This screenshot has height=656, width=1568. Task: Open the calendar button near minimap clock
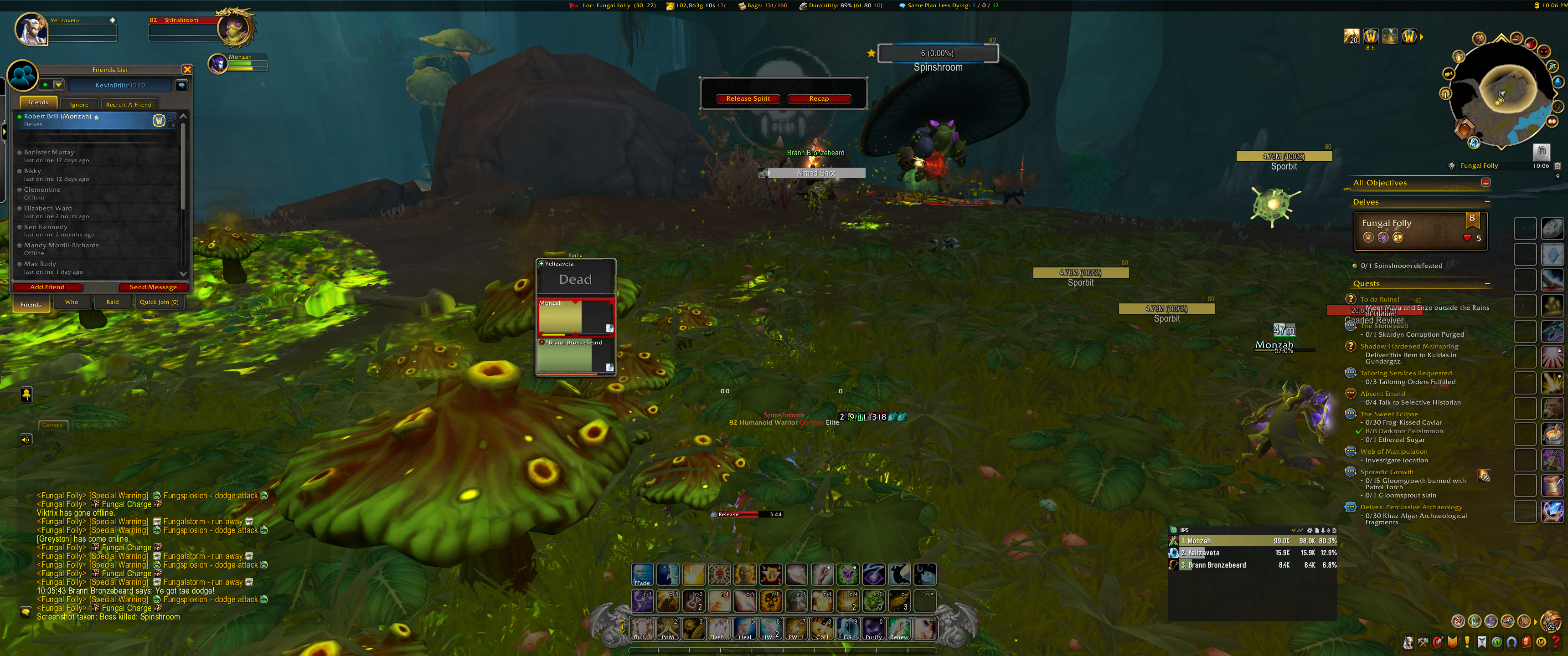tap(1557, 165)
